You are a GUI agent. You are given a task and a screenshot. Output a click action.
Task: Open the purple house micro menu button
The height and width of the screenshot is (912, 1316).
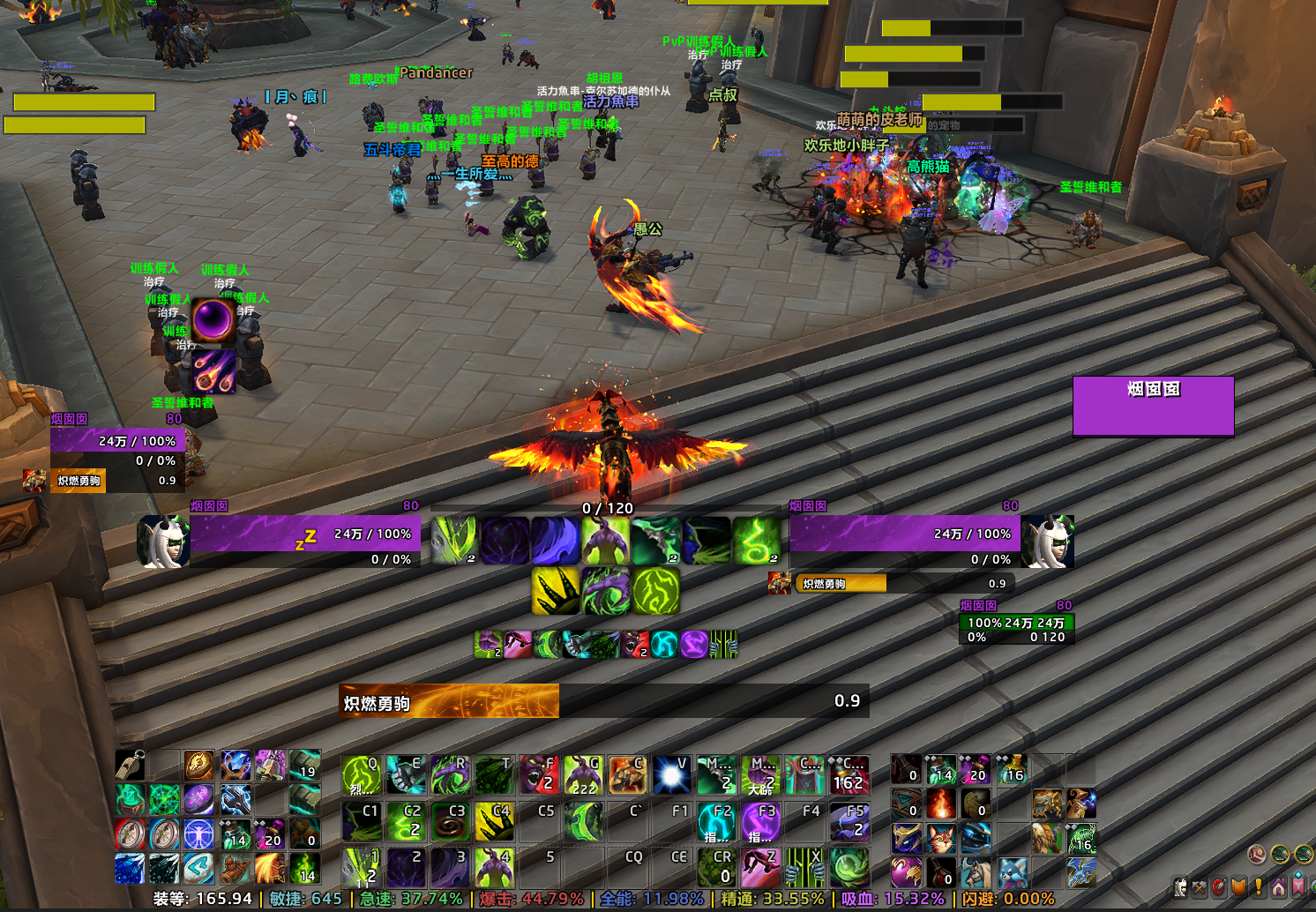point(1279,886)
